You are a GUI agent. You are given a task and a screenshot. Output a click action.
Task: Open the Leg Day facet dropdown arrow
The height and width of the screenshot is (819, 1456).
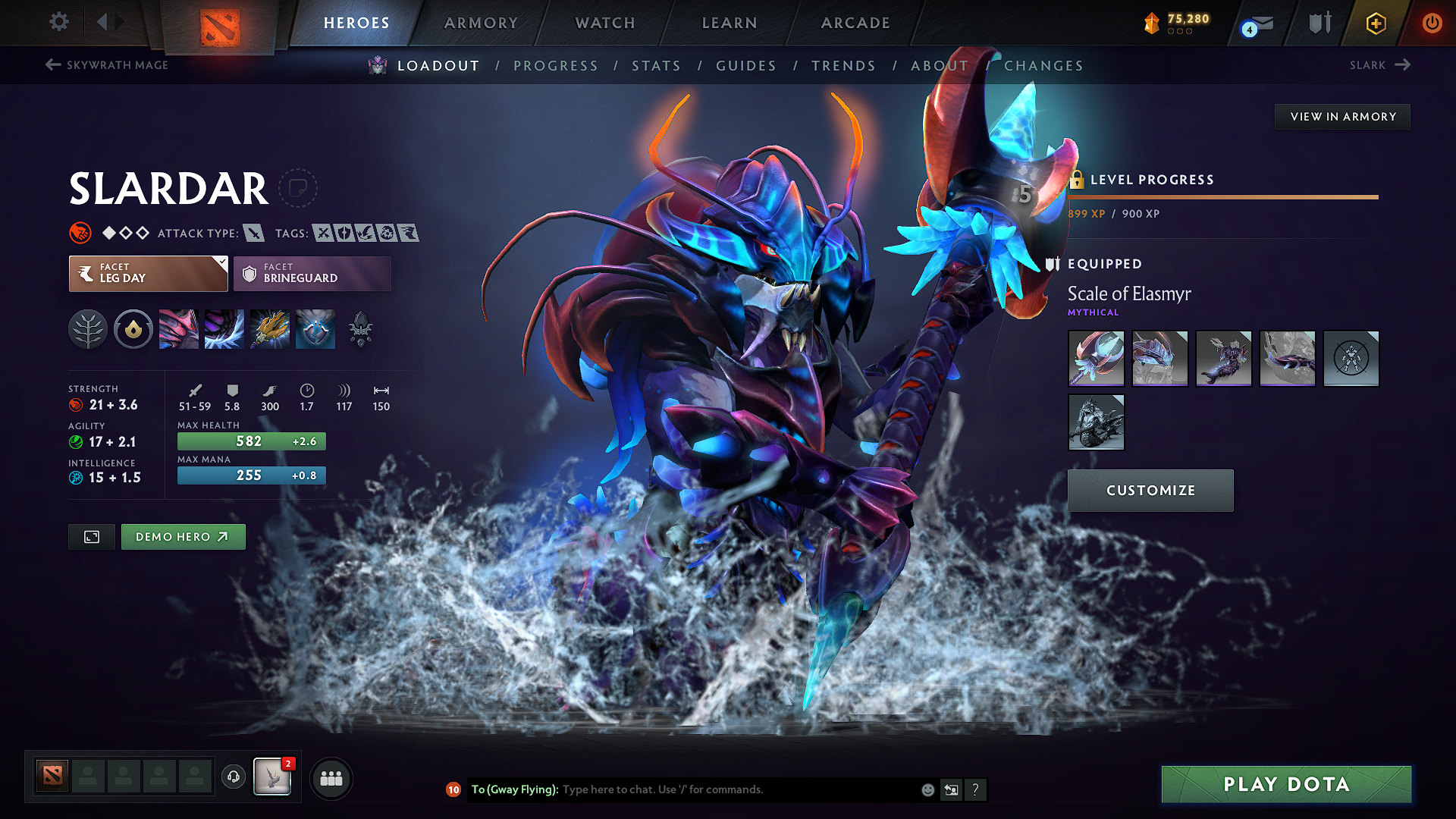(x=221, y=262)
